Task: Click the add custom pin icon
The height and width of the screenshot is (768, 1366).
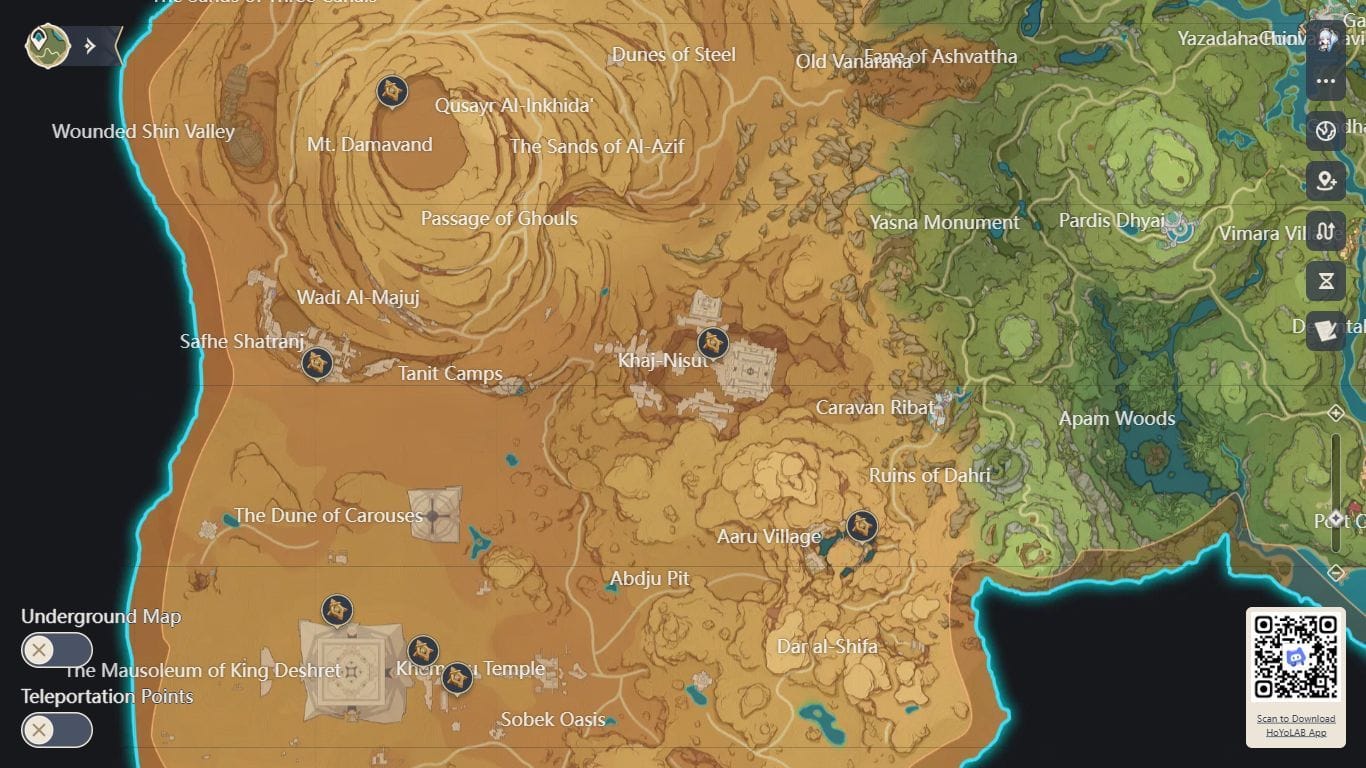Action: tap(1325, 181)
